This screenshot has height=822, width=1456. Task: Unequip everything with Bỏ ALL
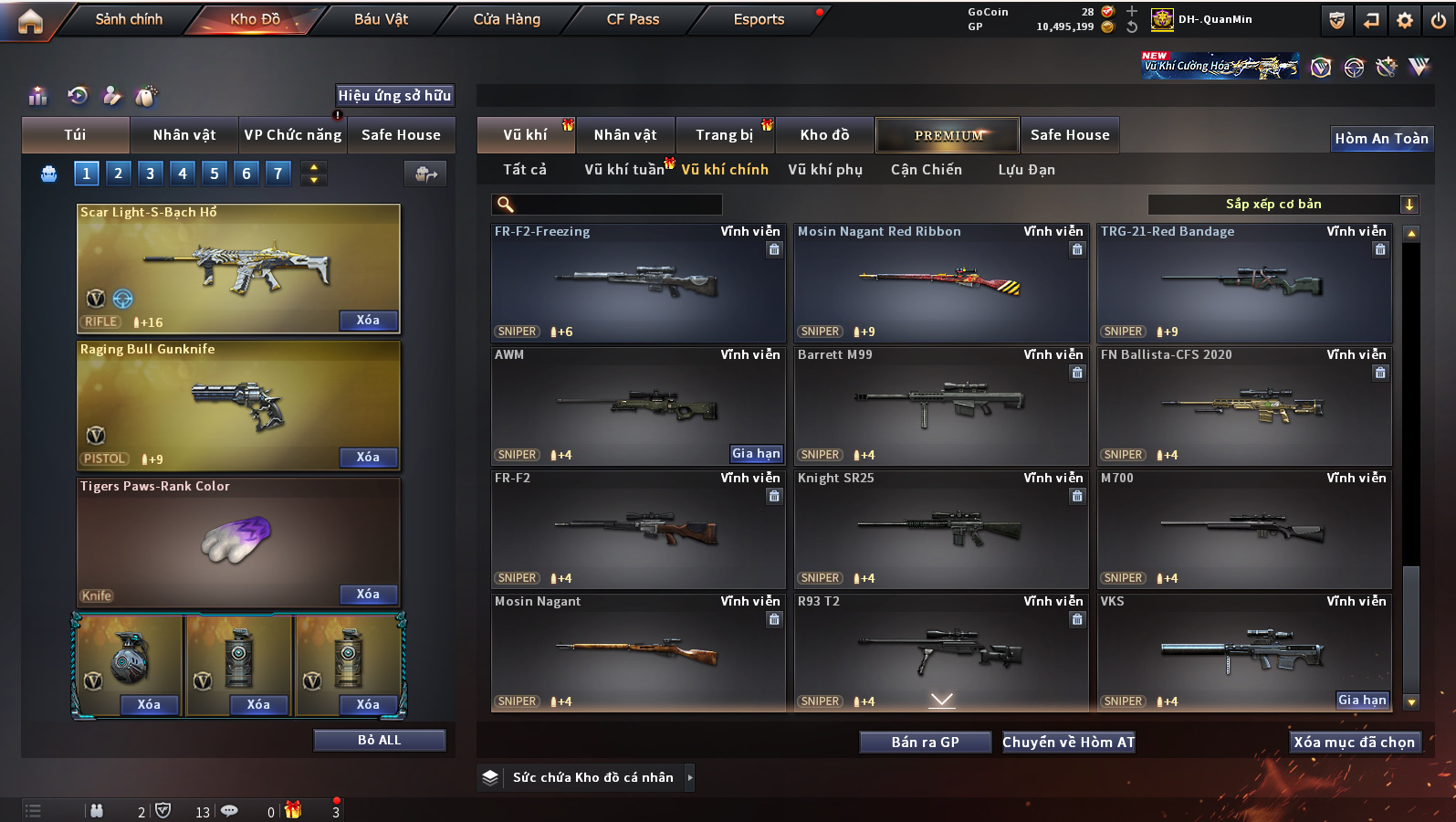[379, 740]
